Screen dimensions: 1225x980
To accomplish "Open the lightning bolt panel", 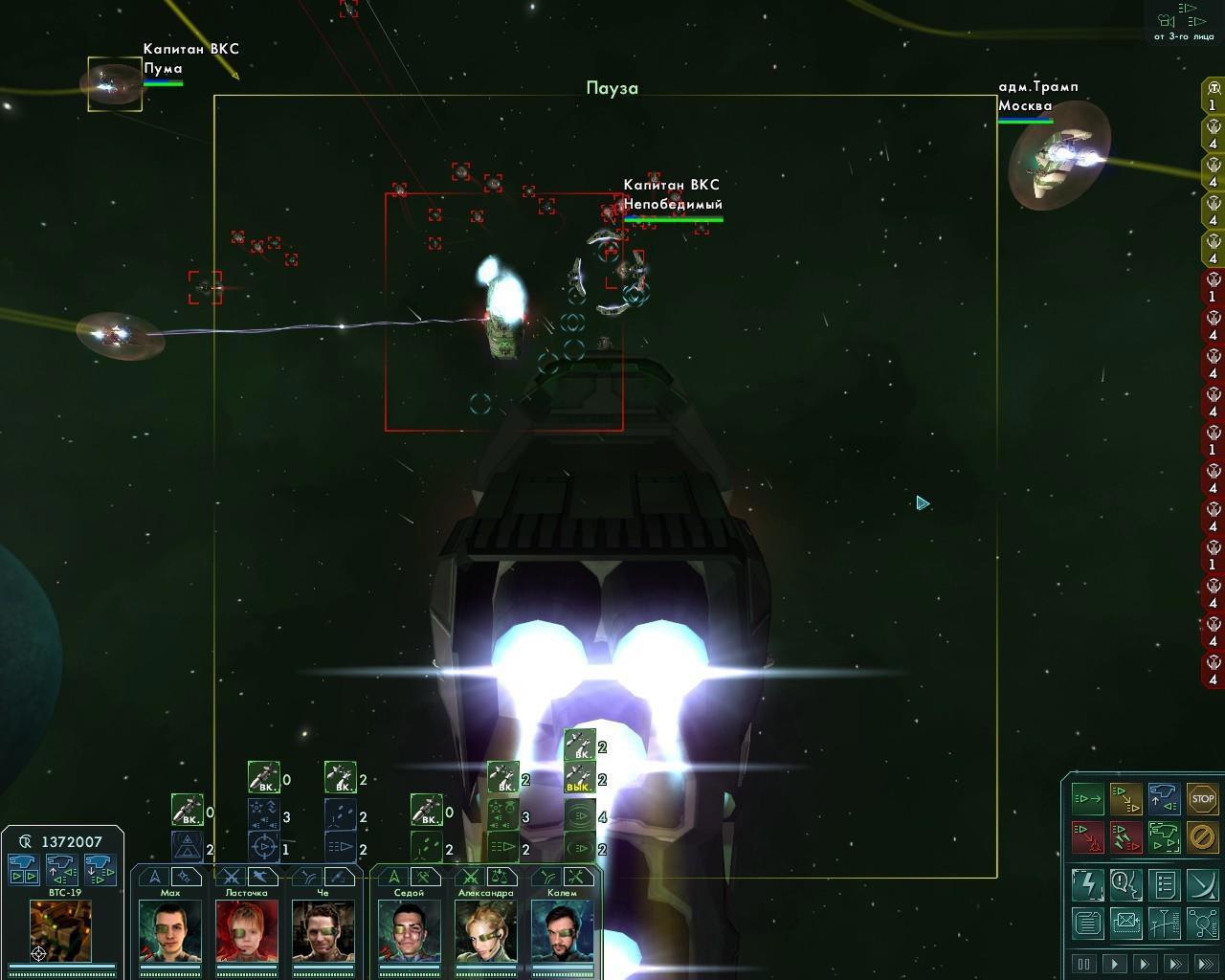I will tap(1087, 884).
